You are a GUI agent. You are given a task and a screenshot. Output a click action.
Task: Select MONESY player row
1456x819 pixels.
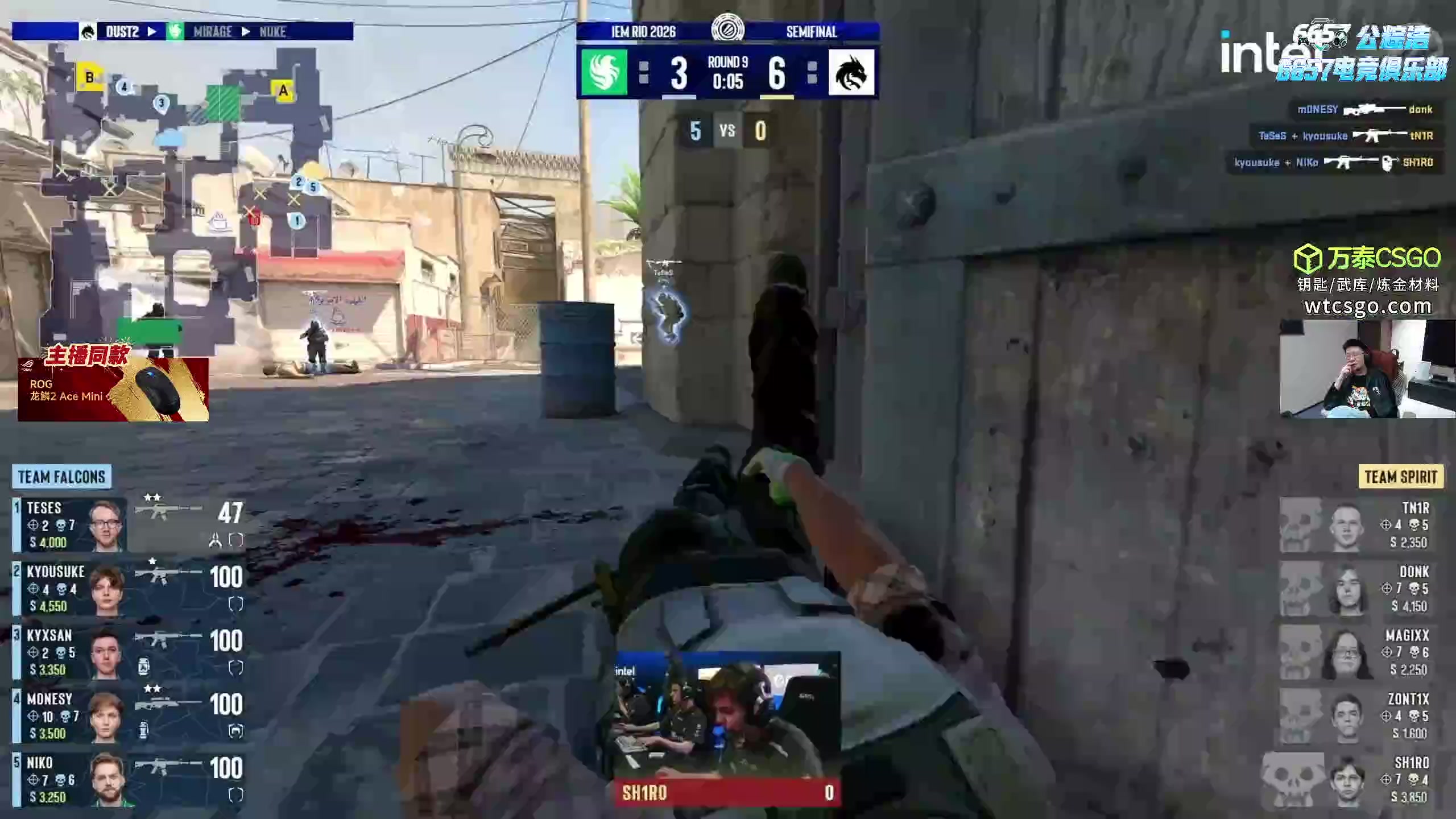[129, 715]
